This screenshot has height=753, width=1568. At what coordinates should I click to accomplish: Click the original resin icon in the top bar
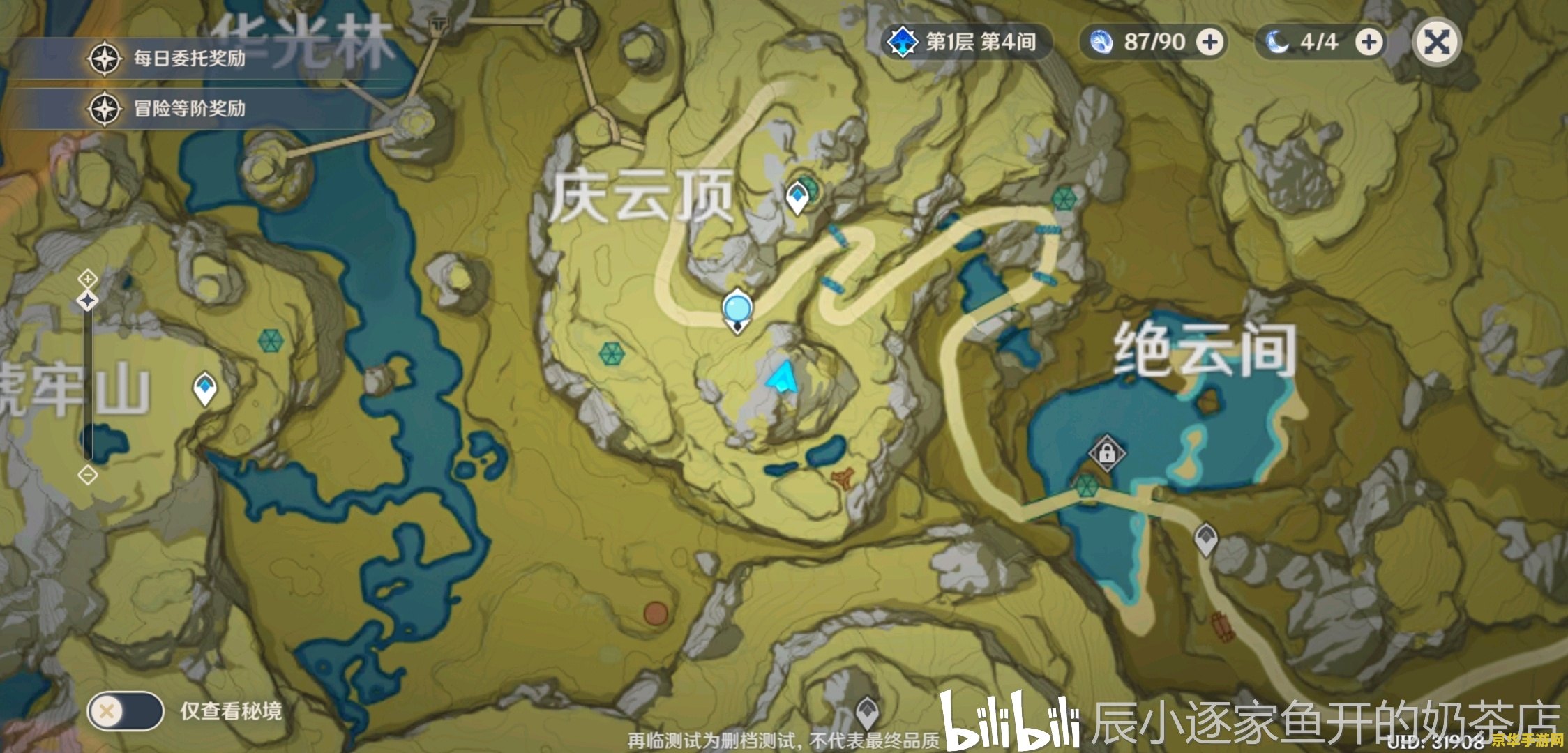pos(1103,42)
